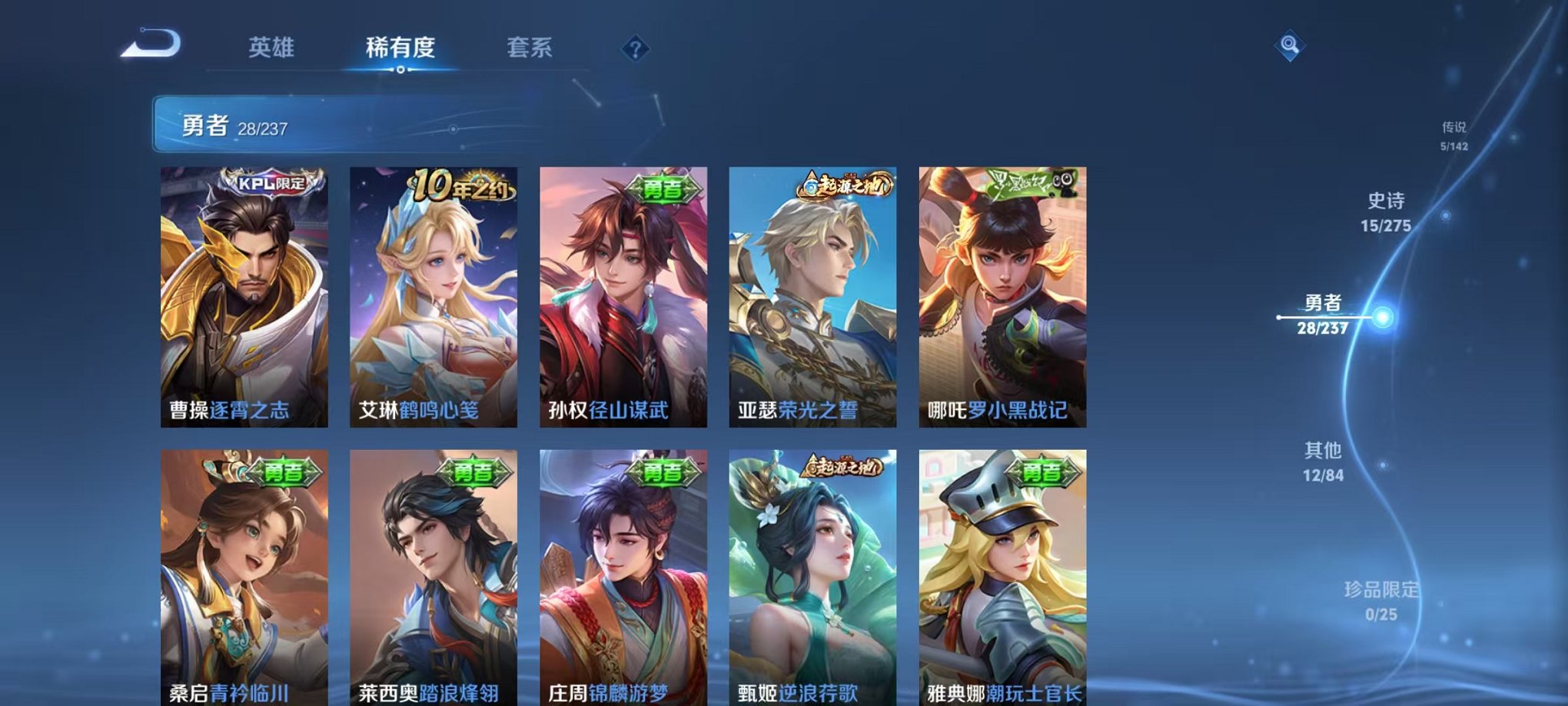Switch to the 英雄 tab
Image resolution: width=1568 pixels, height=706 pixels.
point(273,48)
